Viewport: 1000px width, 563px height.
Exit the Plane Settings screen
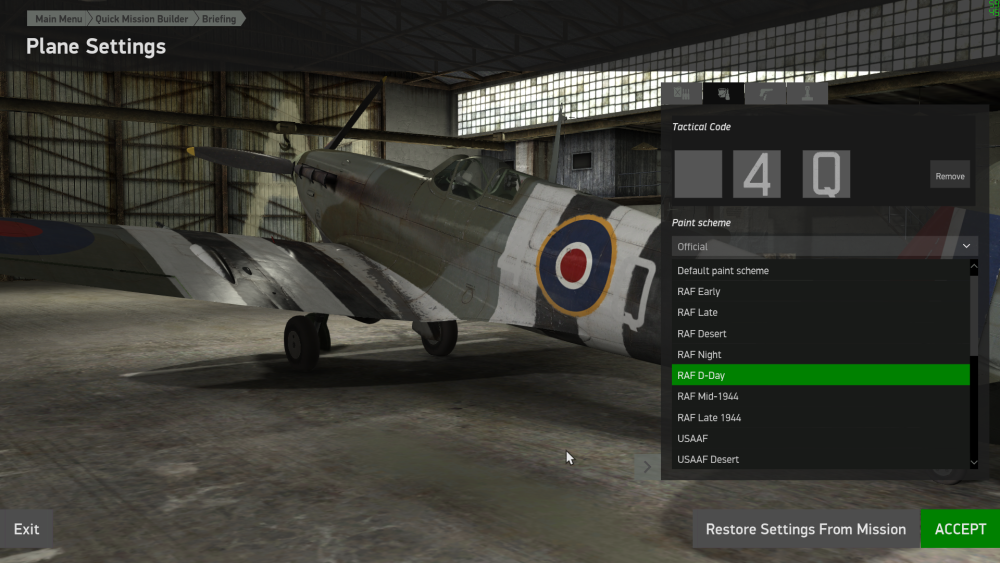coord(26,529)
